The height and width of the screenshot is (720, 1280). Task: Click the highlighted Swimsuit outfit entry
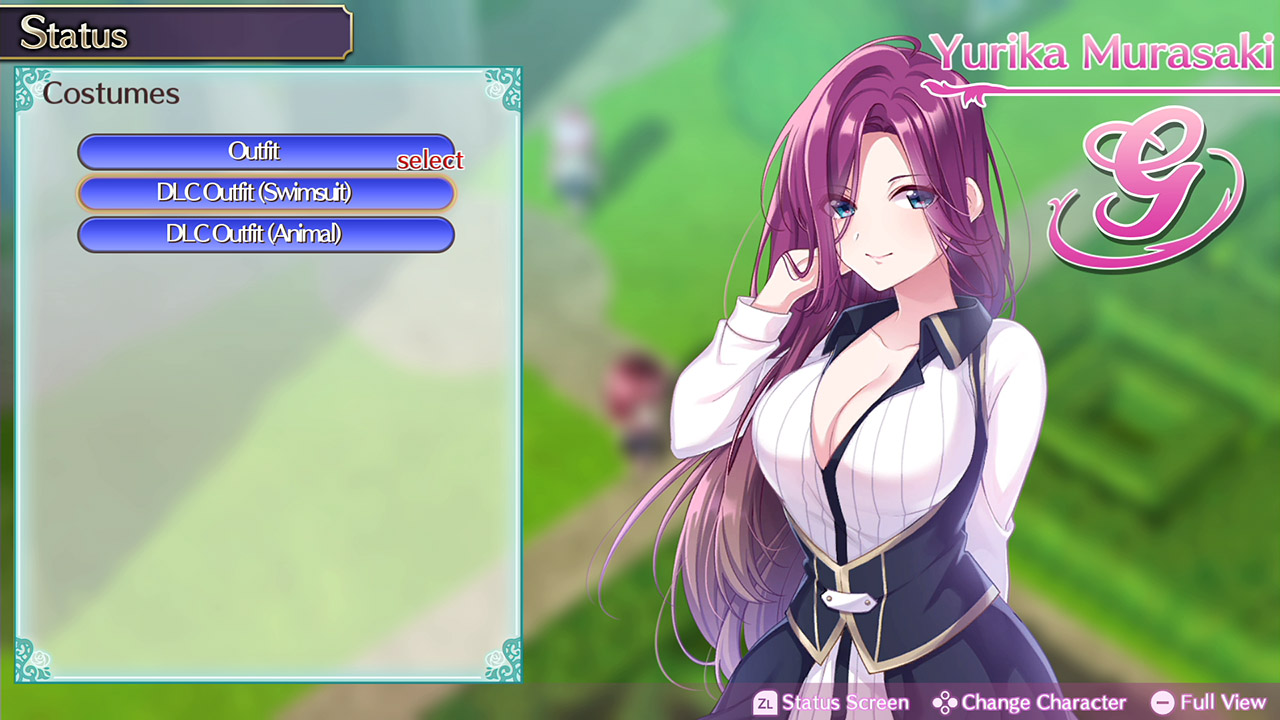coord(266,193)
